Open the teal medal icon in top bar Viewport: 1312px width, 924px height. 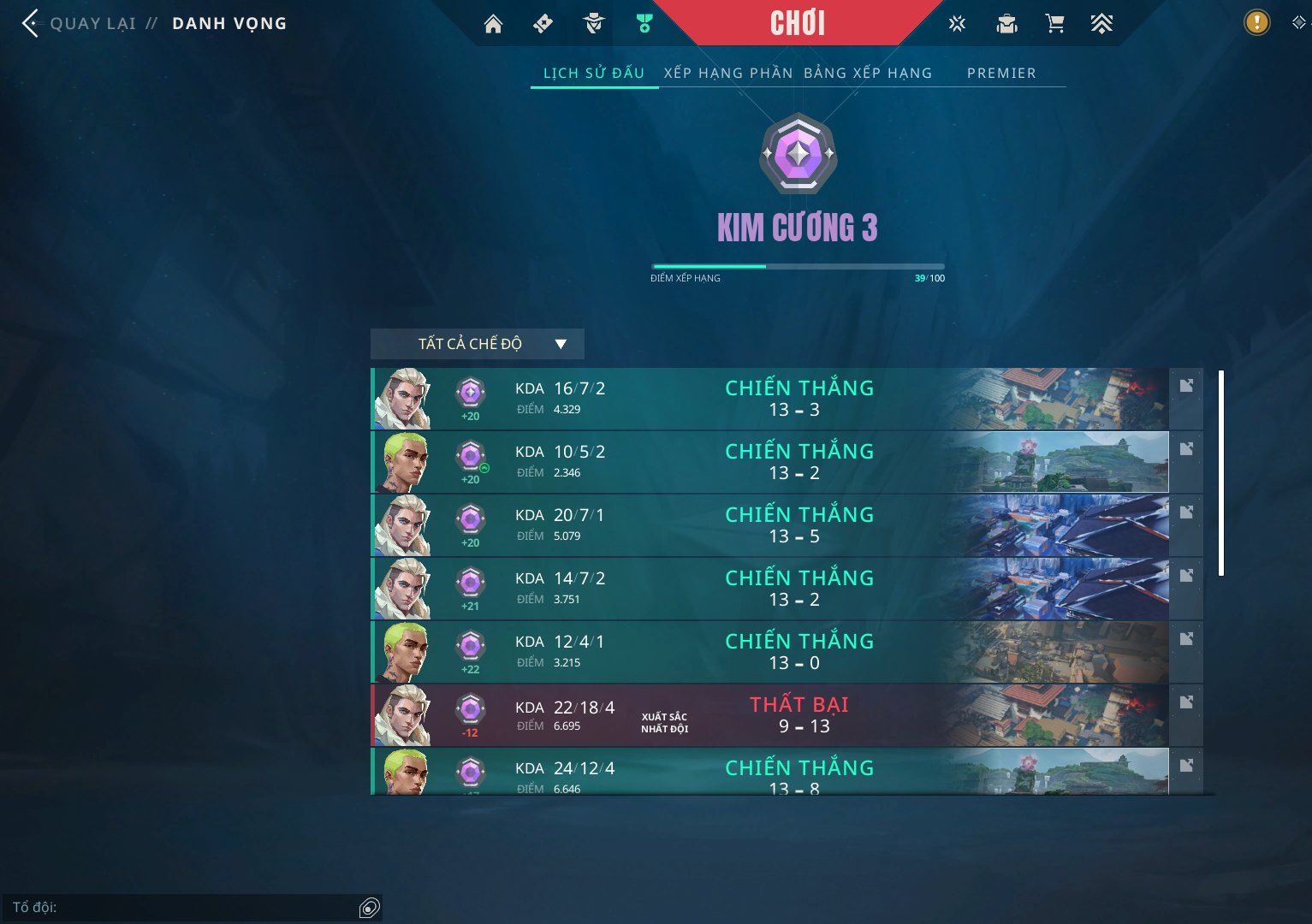pos(644,24)
